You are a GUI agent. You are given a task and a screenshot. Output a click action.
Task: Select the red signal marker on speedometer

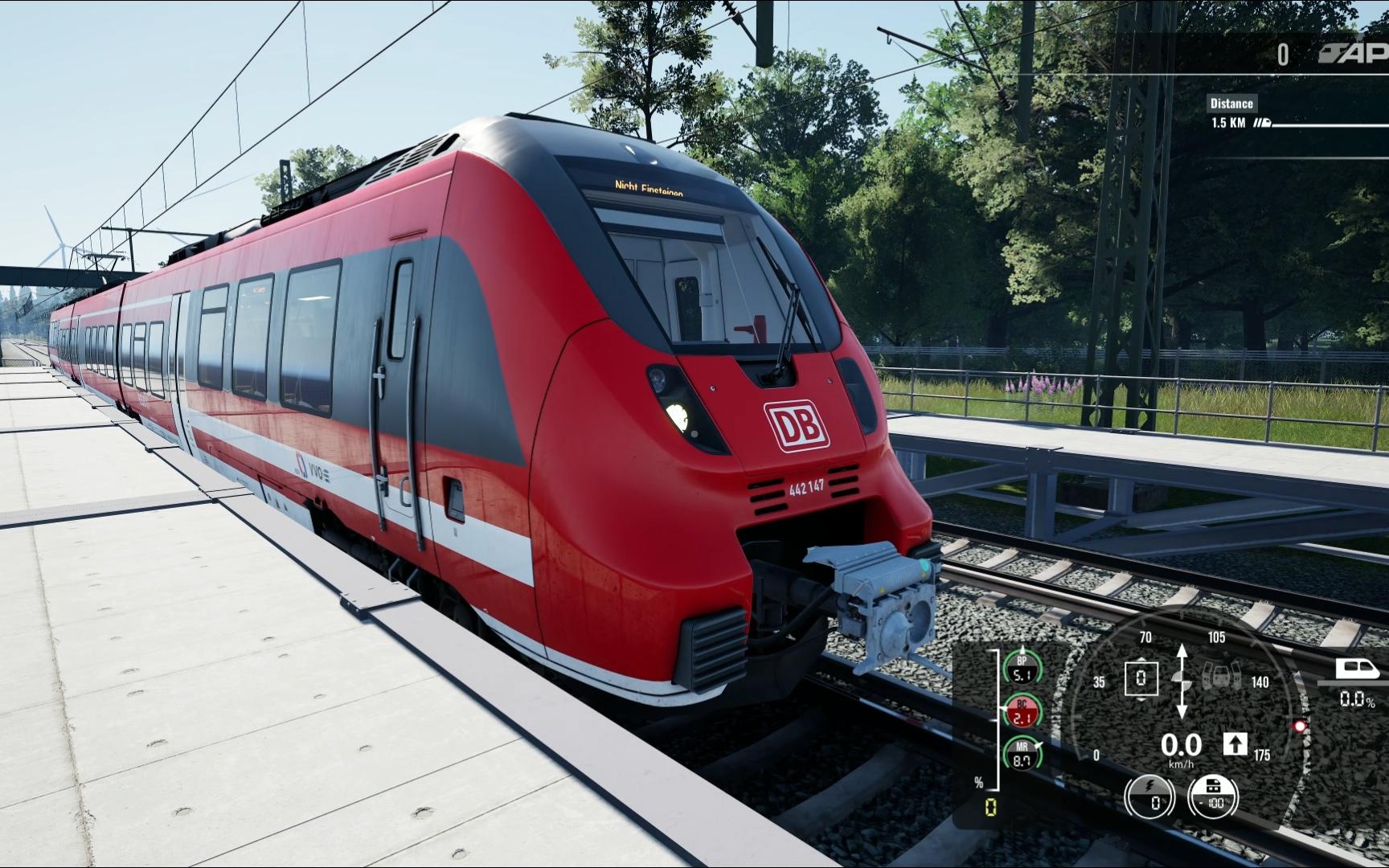[x=1299, y=726]
